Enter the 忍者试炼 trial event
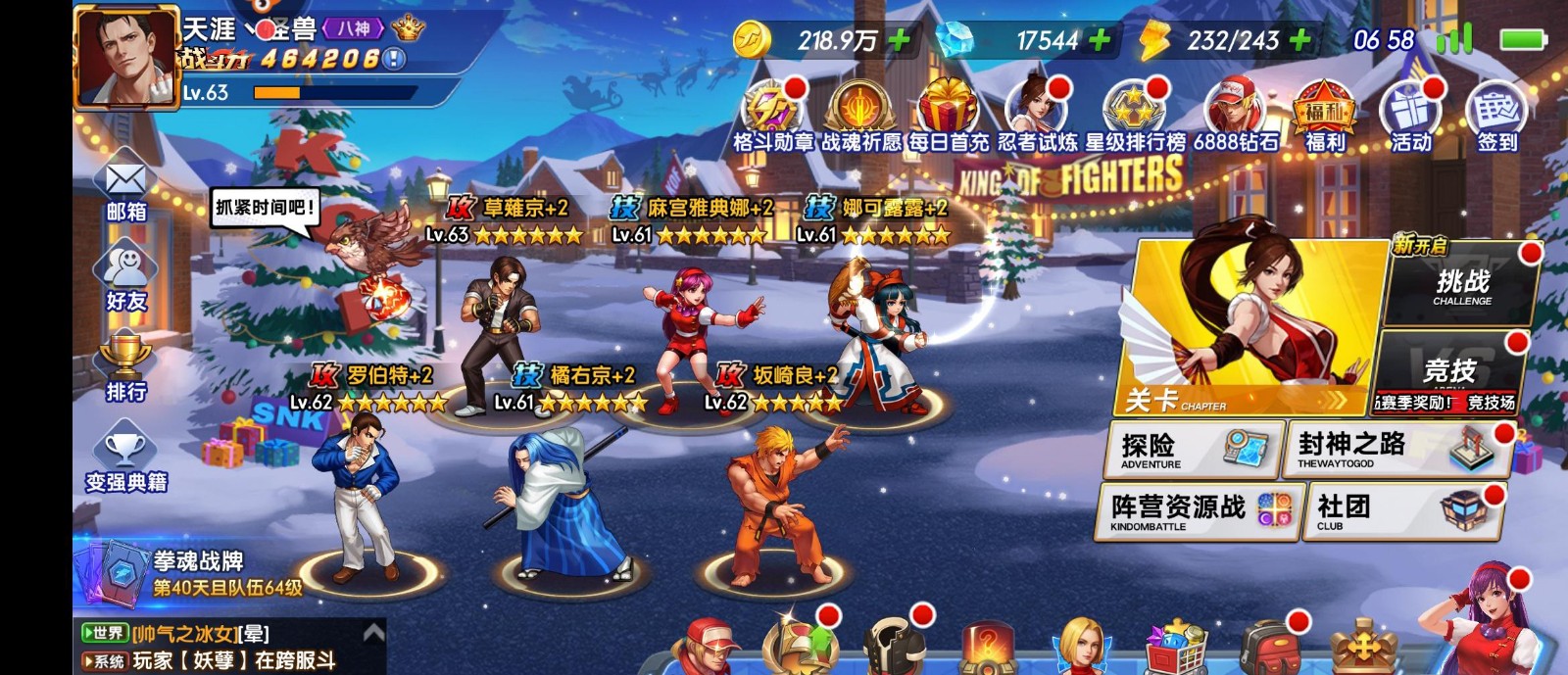1568x675 pixels. [x=1036, y=116]
